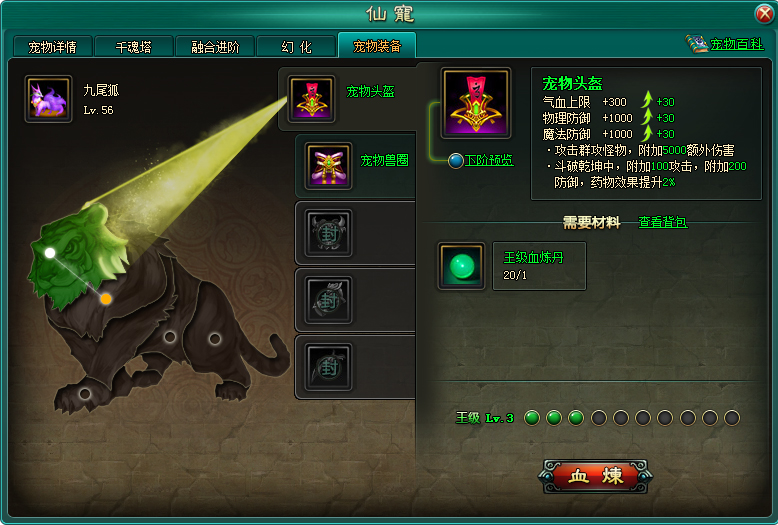Viewport: 778px width, 525px height.
Task: Click the large 宠物头盔 helmet preview icon
Action: [476, 104]
